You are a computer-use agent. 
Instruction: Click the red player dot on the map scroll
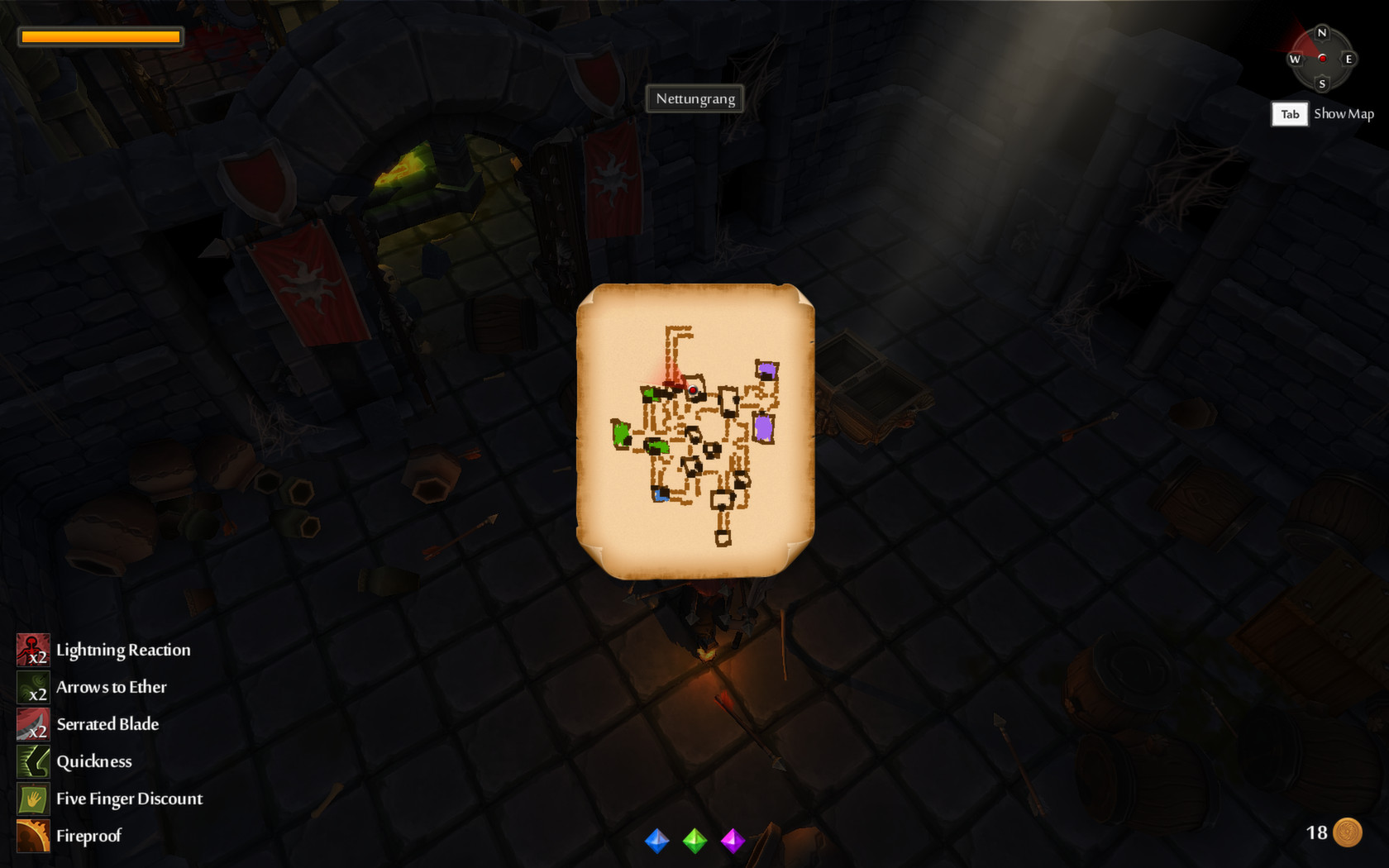pos(691,389)
